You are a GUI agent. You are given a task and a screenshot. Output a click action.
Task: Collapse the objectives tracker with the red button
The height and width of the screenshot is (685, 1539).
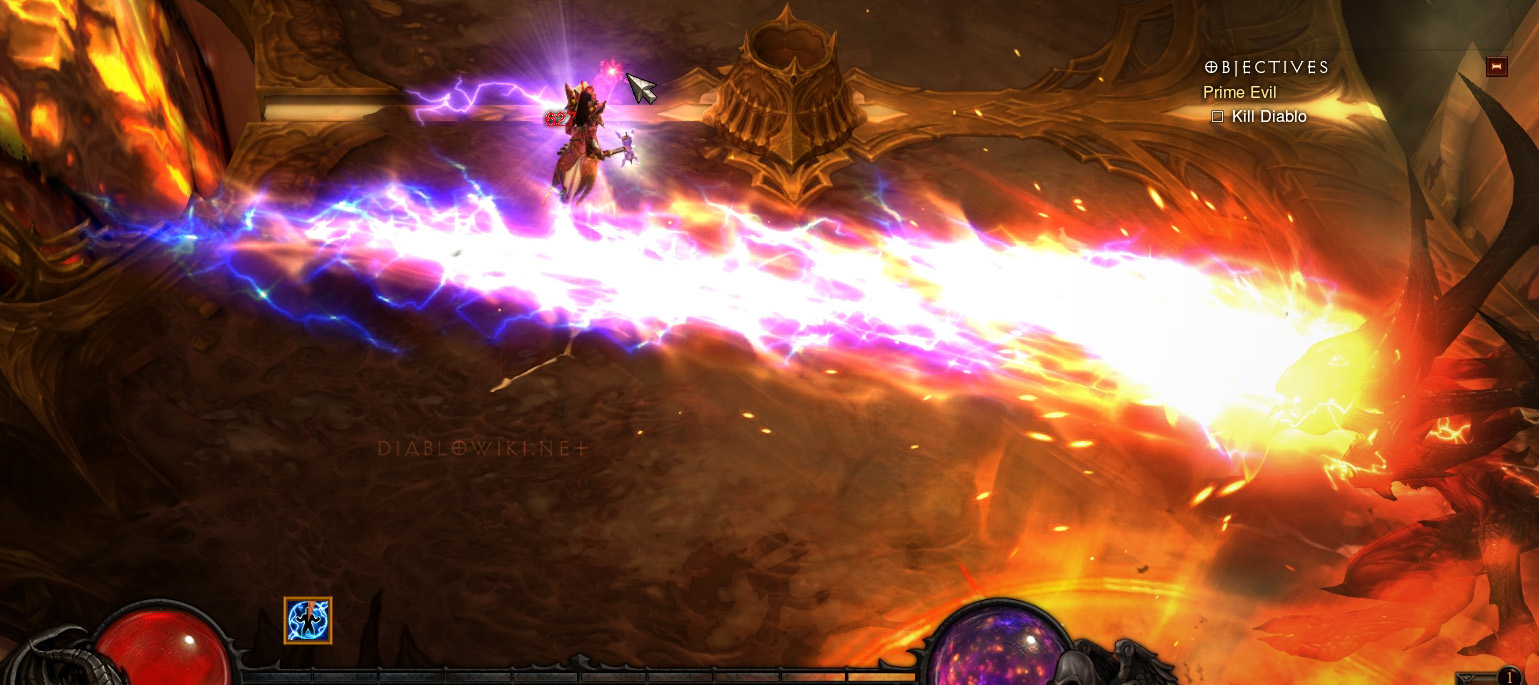(x=1496, y=67)
